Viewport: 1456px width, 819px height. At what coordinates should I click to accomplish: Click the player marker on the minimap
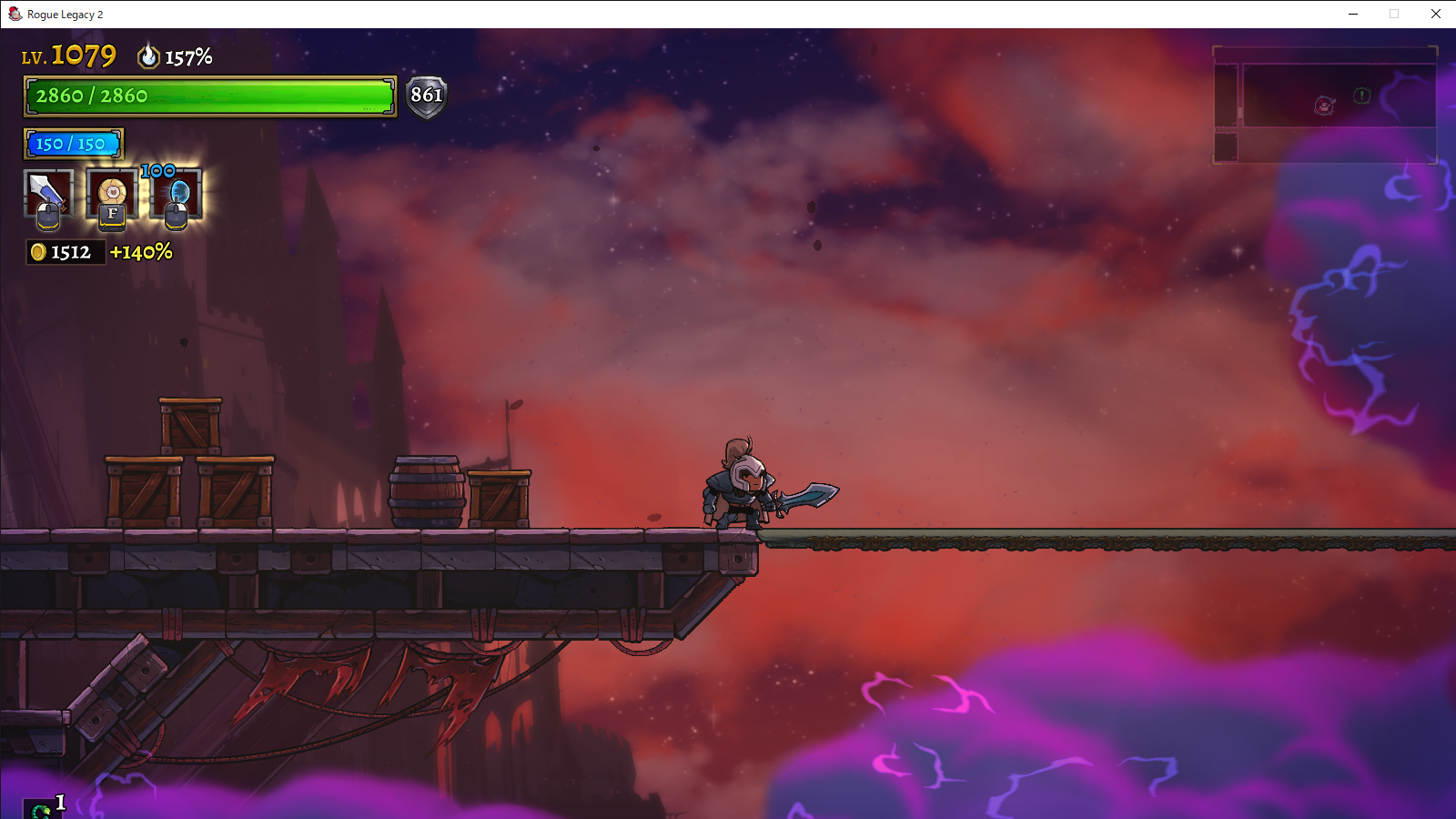pyautogui.click(x=1324, y=106)
